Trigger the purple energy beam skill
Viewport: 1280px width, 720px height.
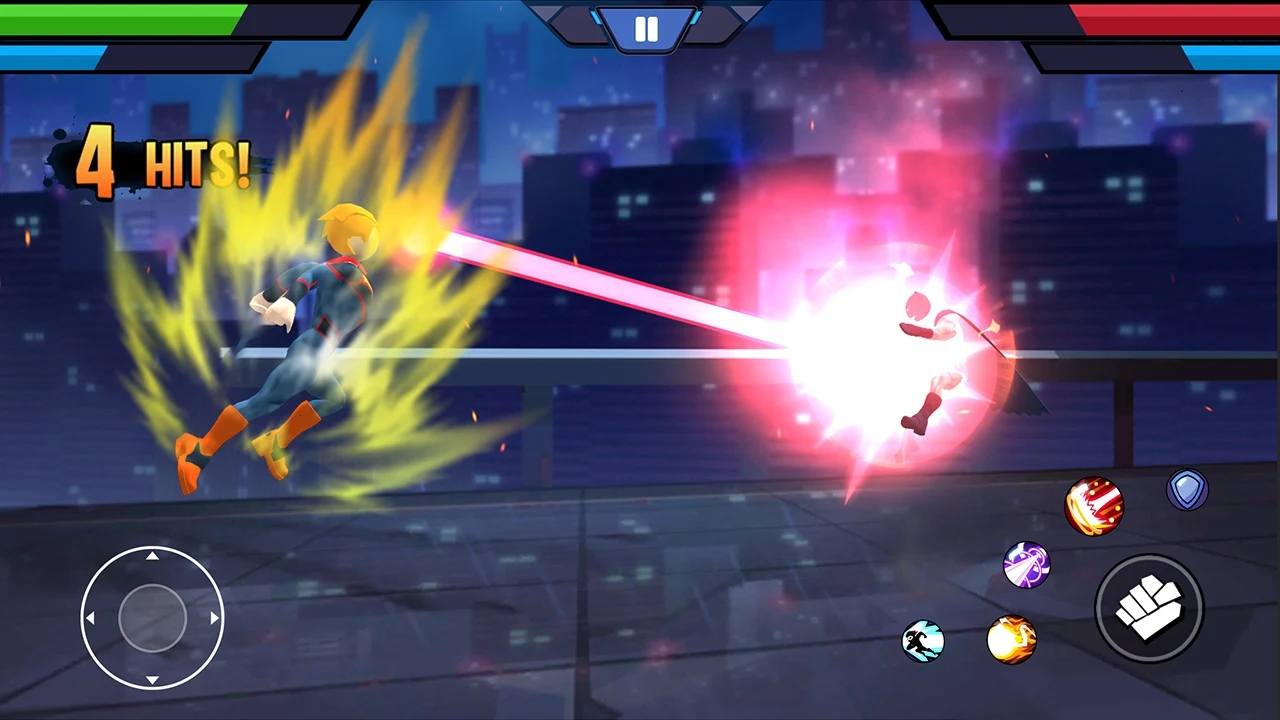pyautogui.click(x=1026, y=566)
